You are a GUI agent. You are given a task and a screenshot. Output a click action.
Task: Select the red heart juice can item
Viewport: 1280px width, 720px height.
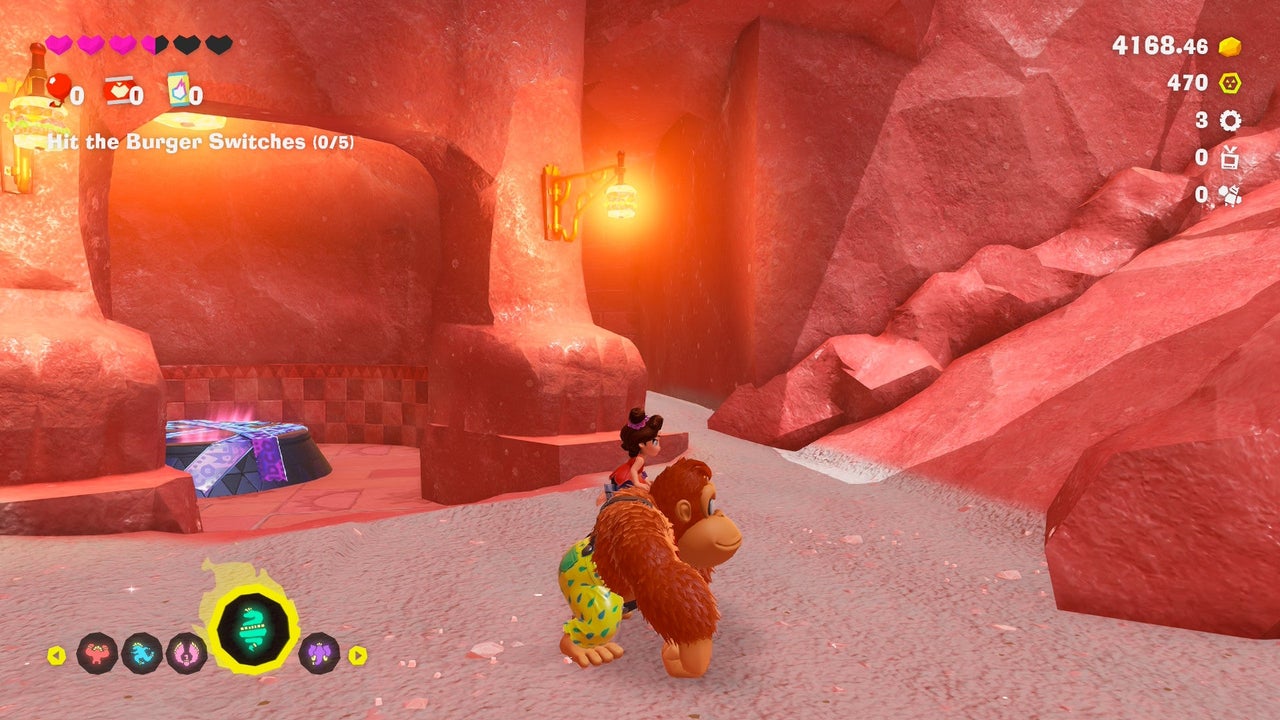tap(118, 90)
